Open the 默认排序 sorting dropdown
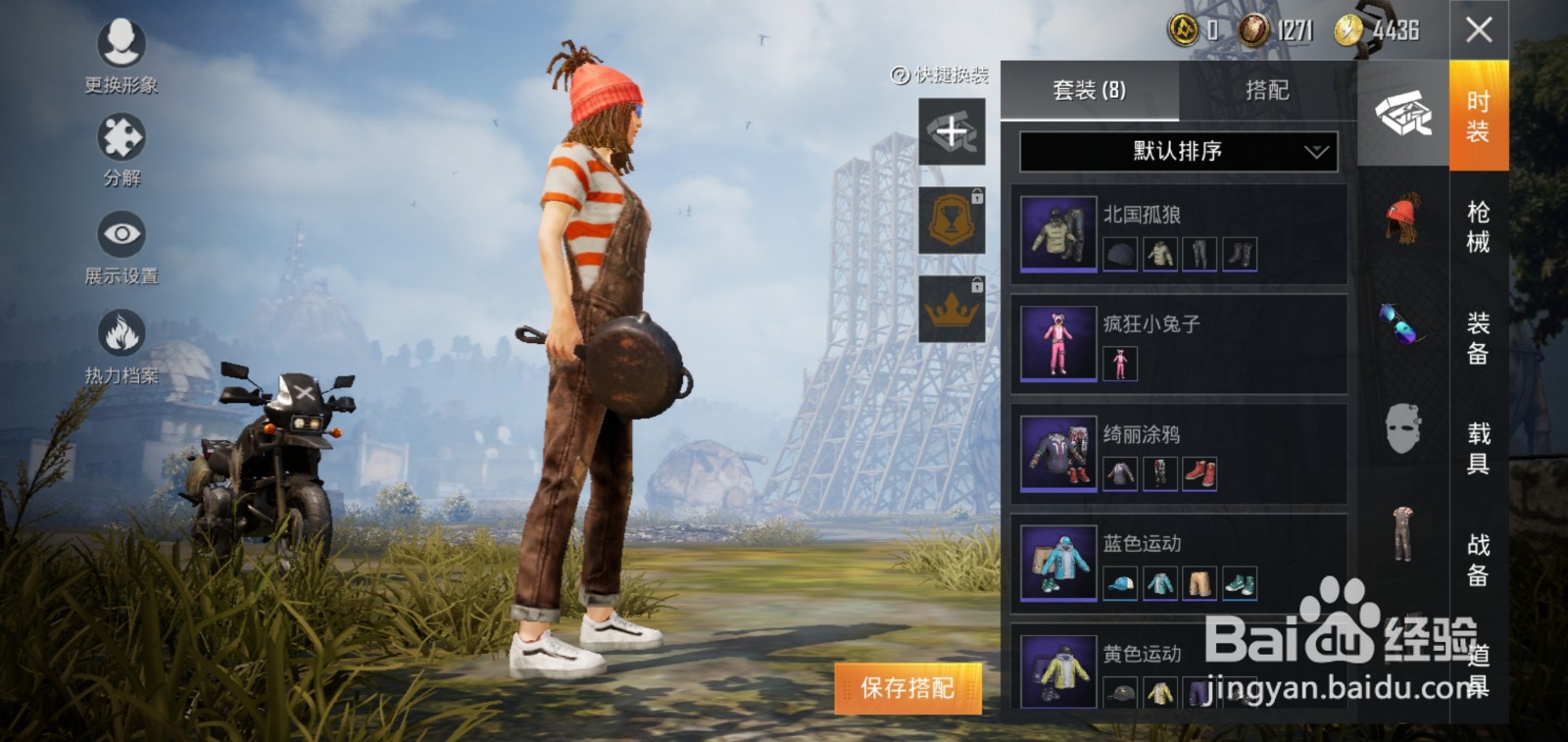1568x742 pixels. (1176, 151)
